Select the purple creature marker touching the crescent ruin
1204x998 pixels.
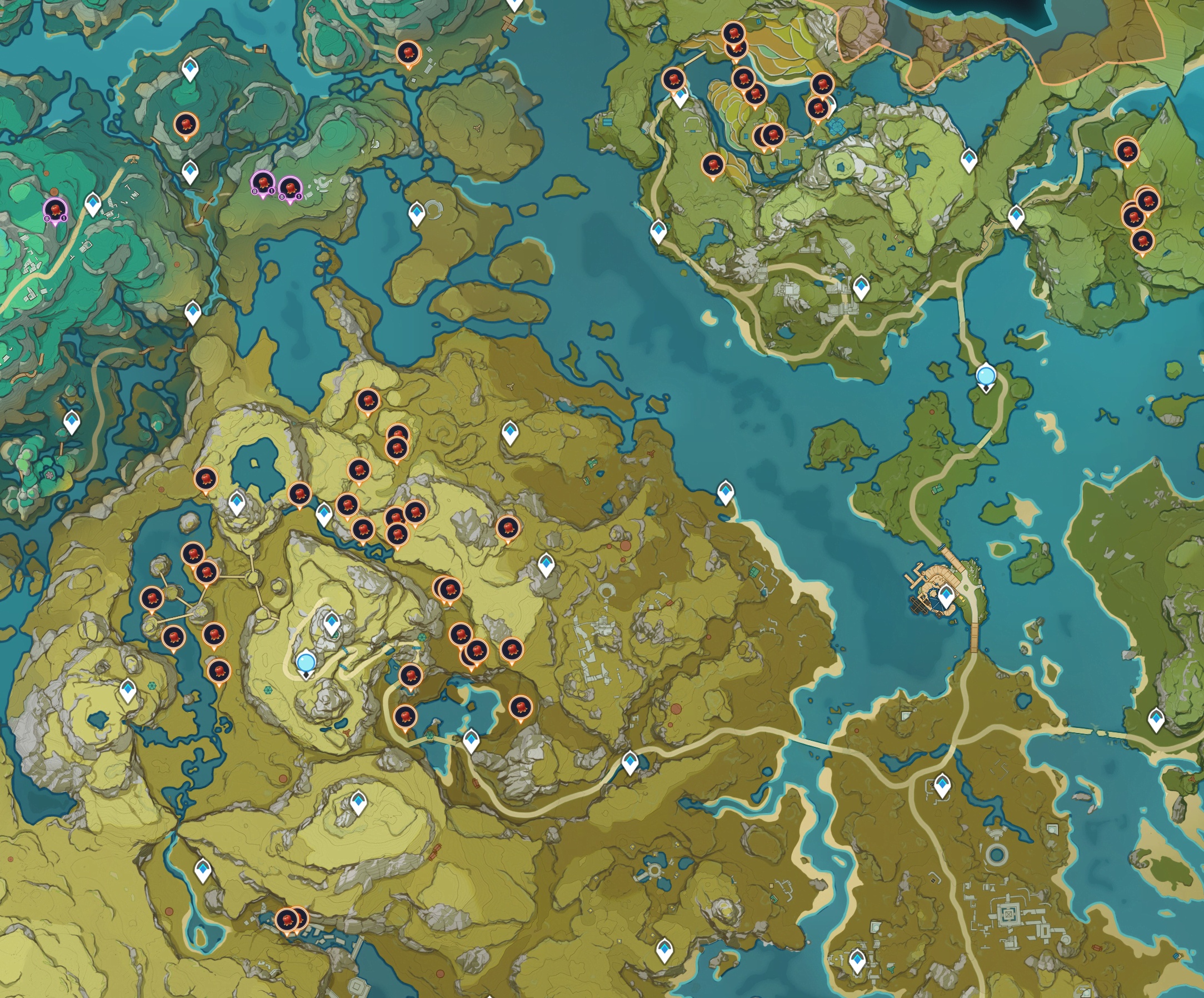click(290, 187)
